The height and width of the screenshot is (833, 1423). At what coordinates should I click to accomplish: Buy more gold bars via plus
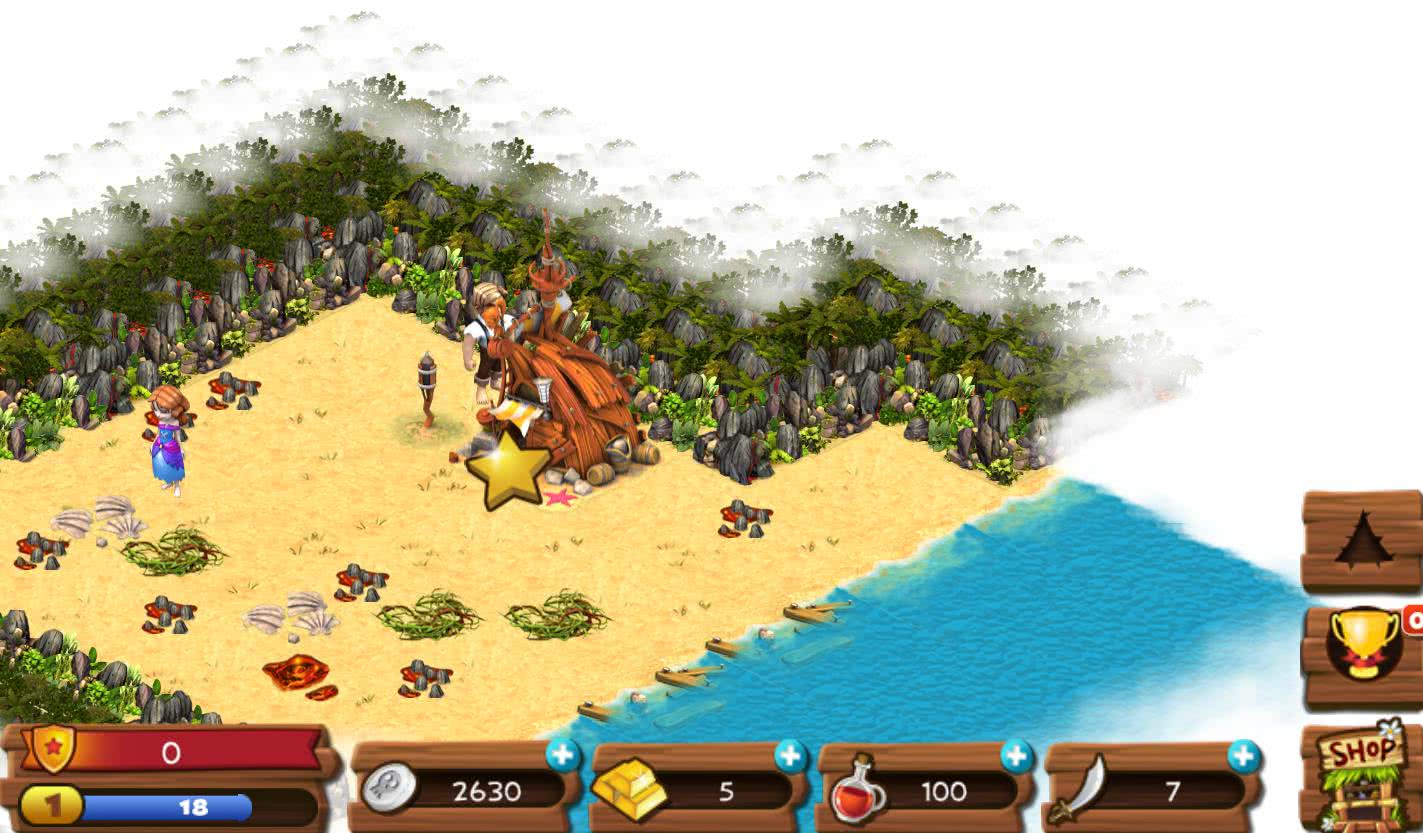[x=790, y=756]
